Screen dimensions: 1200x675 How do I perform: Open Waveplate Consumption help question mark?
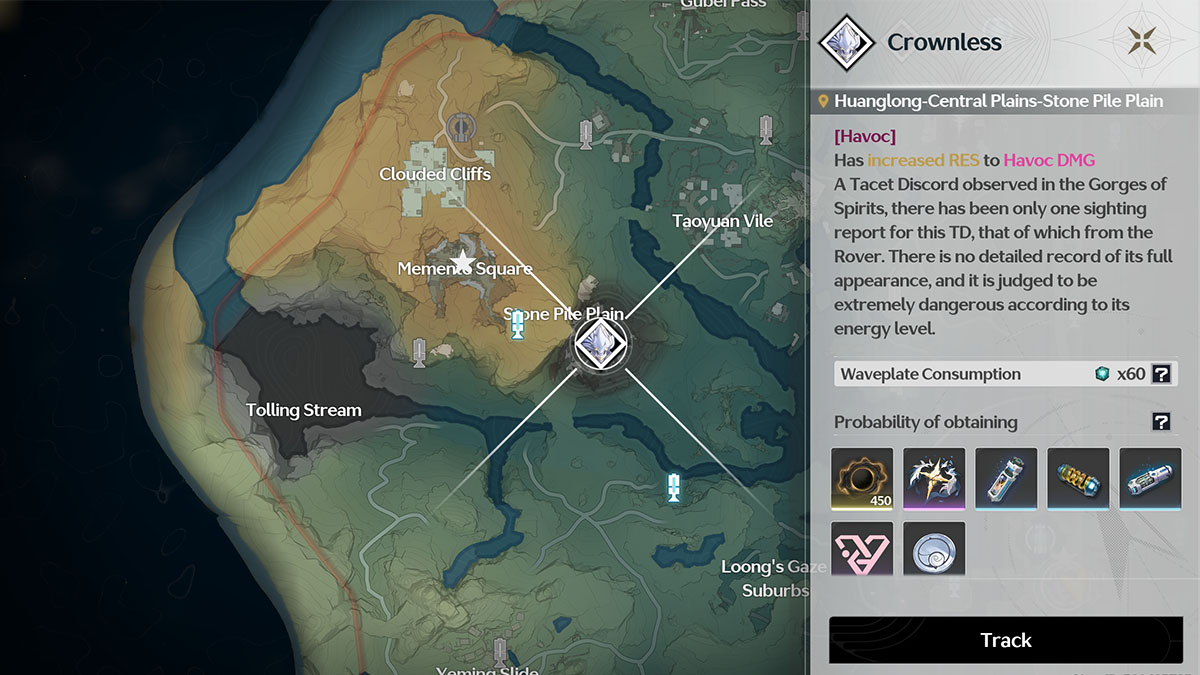point(1160,374)
